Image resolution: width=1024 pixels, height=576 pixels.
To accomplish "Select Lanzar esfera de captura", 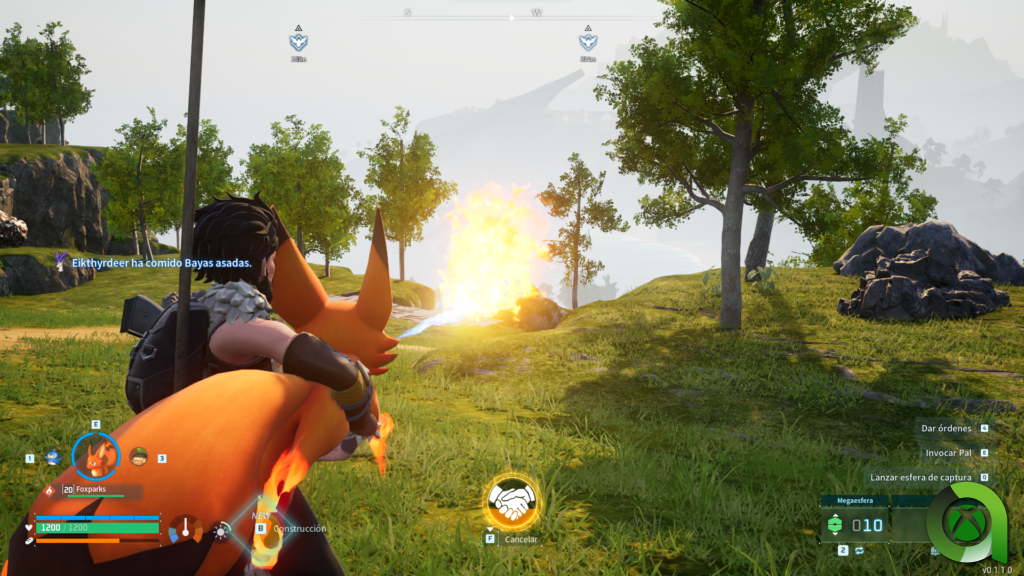I will pos(921,477).
